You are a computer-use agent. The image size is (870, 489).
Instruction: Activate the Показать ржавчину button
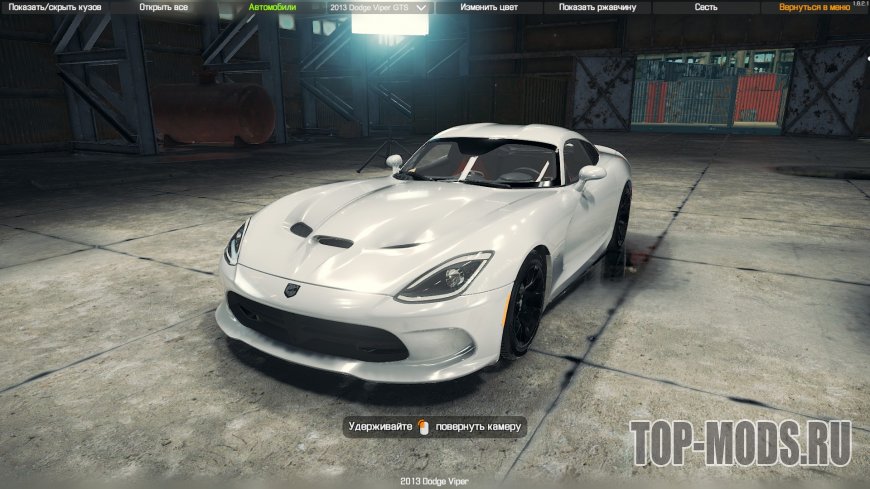(597, 7)
